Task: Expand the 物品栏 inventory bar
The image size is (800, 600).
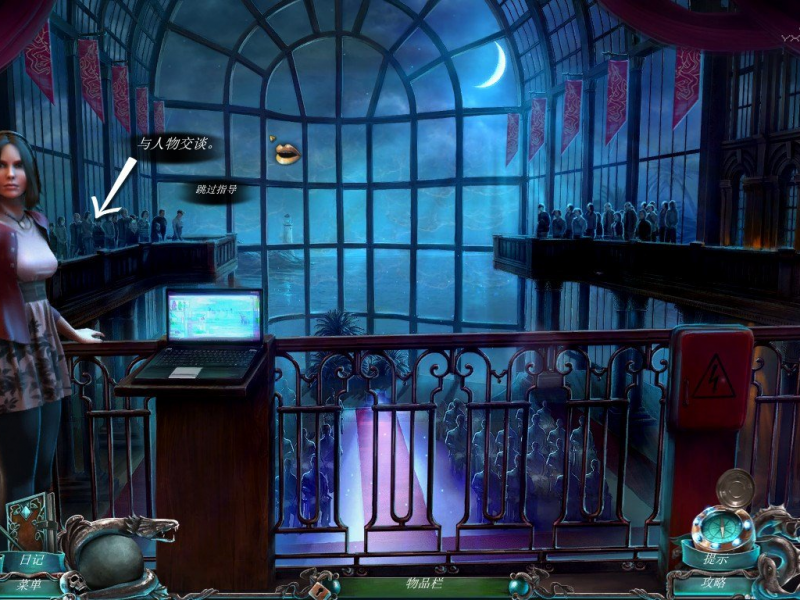Action: (423, 583)
